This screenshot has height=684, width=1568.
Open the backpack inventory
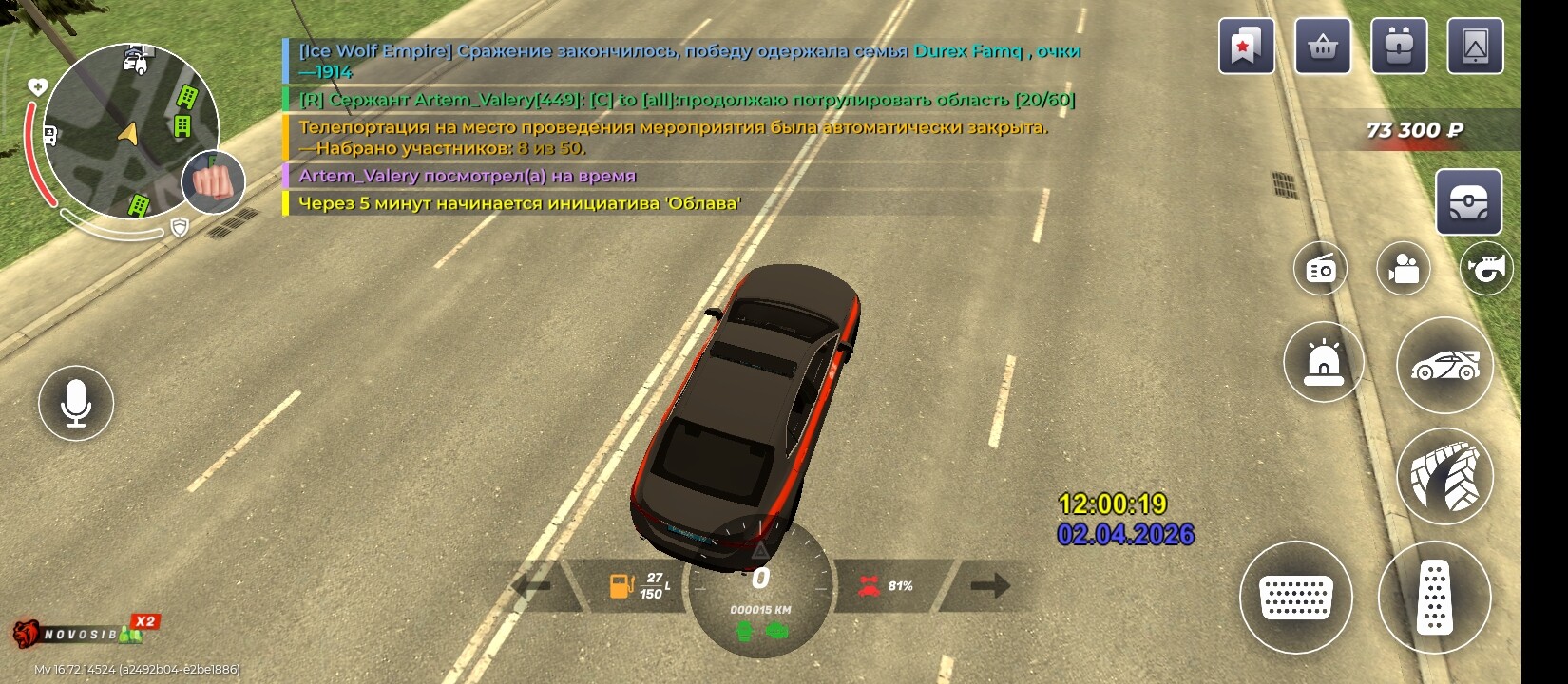click(x=1398, y=47)
